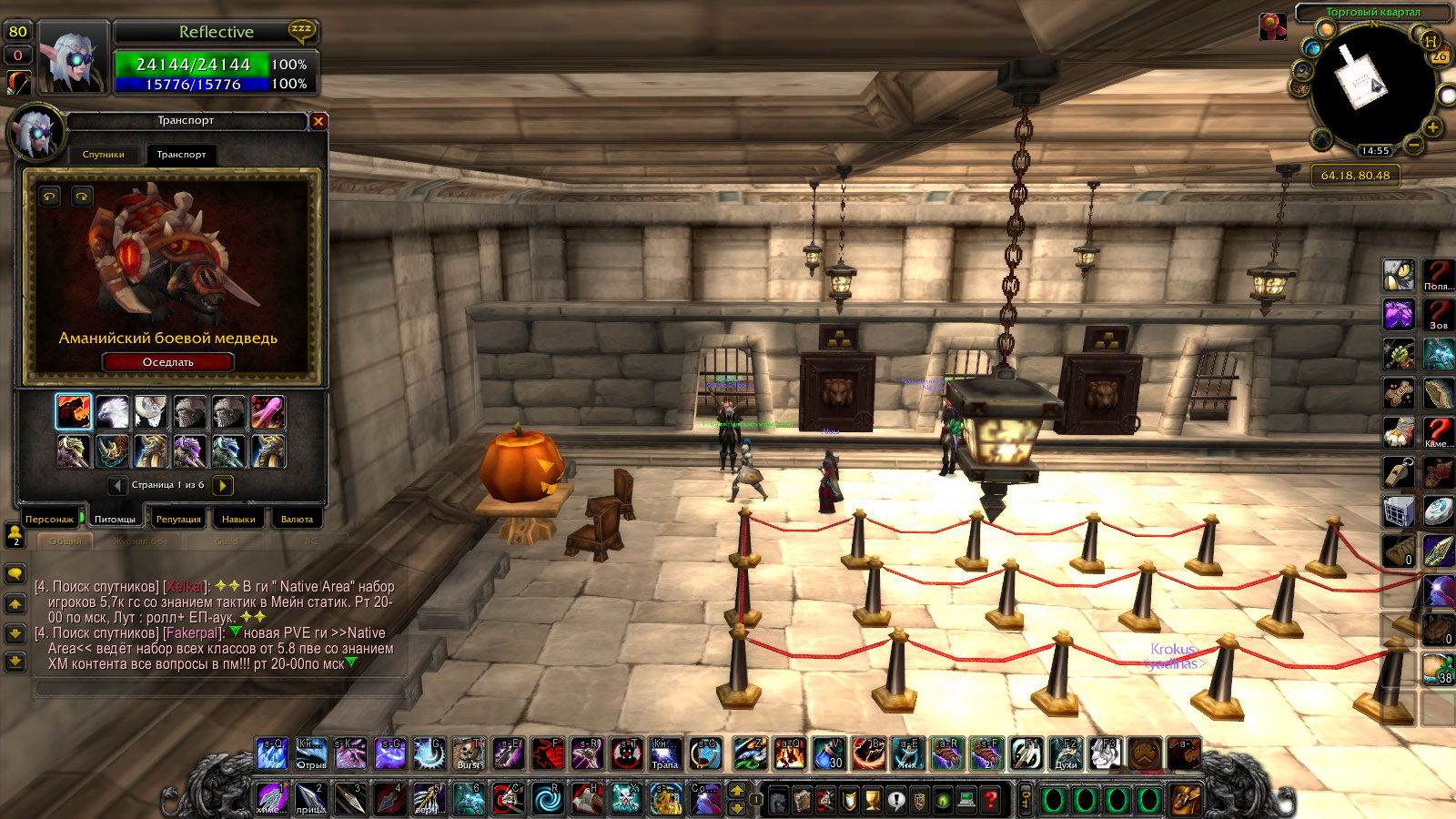Select the pink rocket mount icon
1456x819 pixels.
[268, 412]
